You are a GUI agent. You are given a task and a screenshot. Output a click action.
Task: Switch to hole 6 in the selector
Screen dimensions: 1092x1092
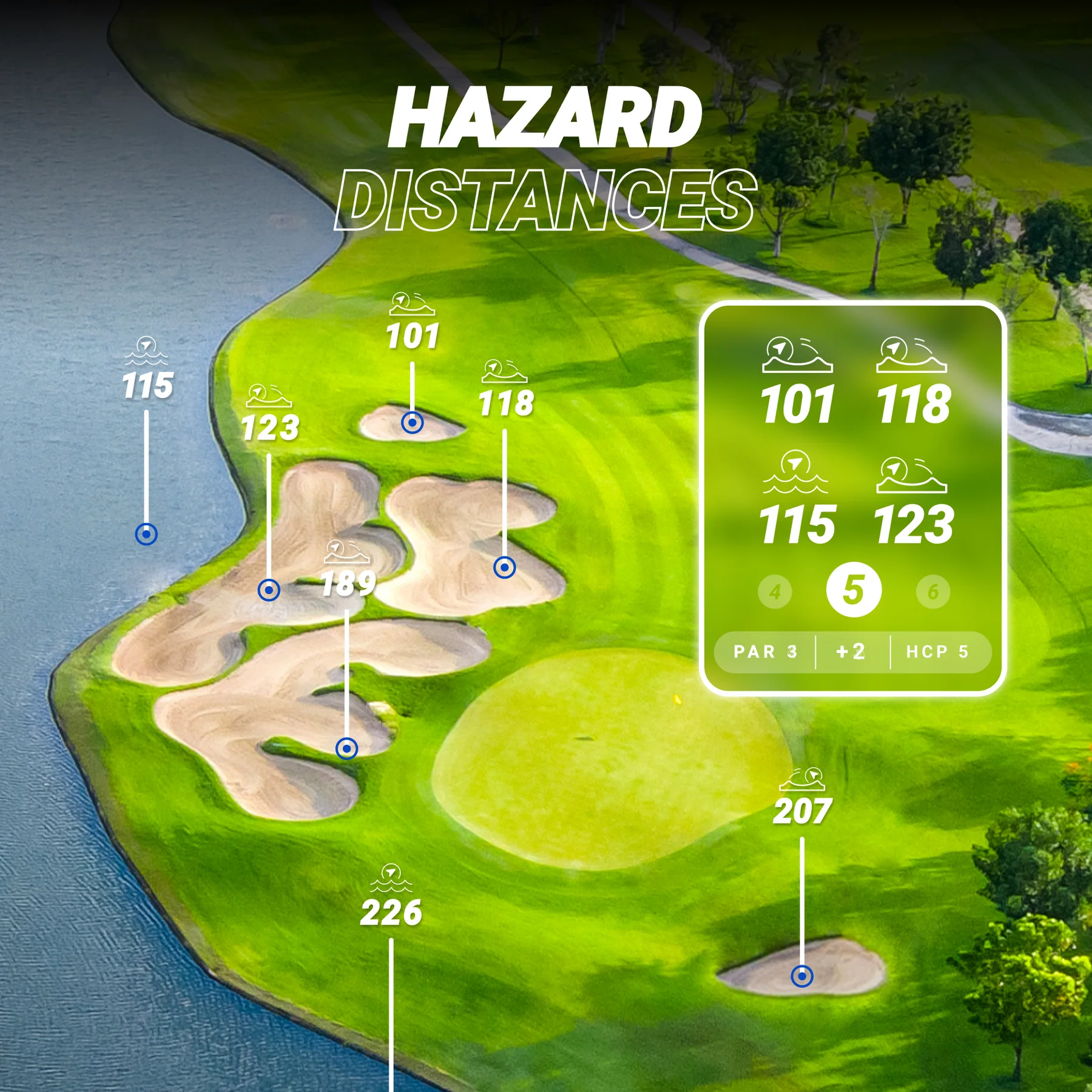coord(933,591)
